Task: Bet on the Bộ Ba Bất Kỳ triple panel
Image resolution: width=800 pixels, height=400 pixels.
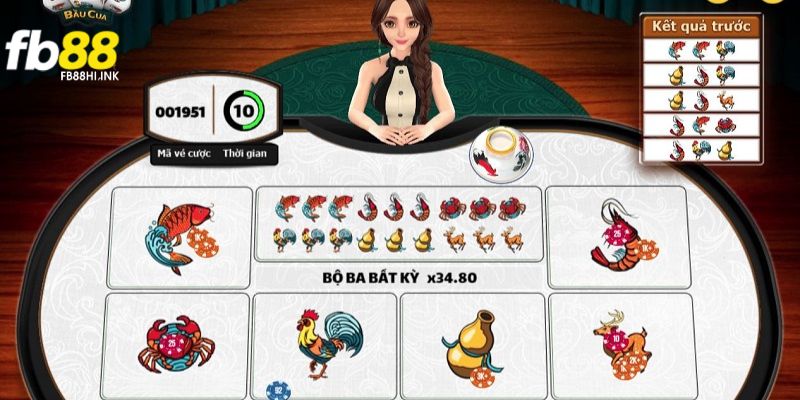Action: (x=399, y=236)
